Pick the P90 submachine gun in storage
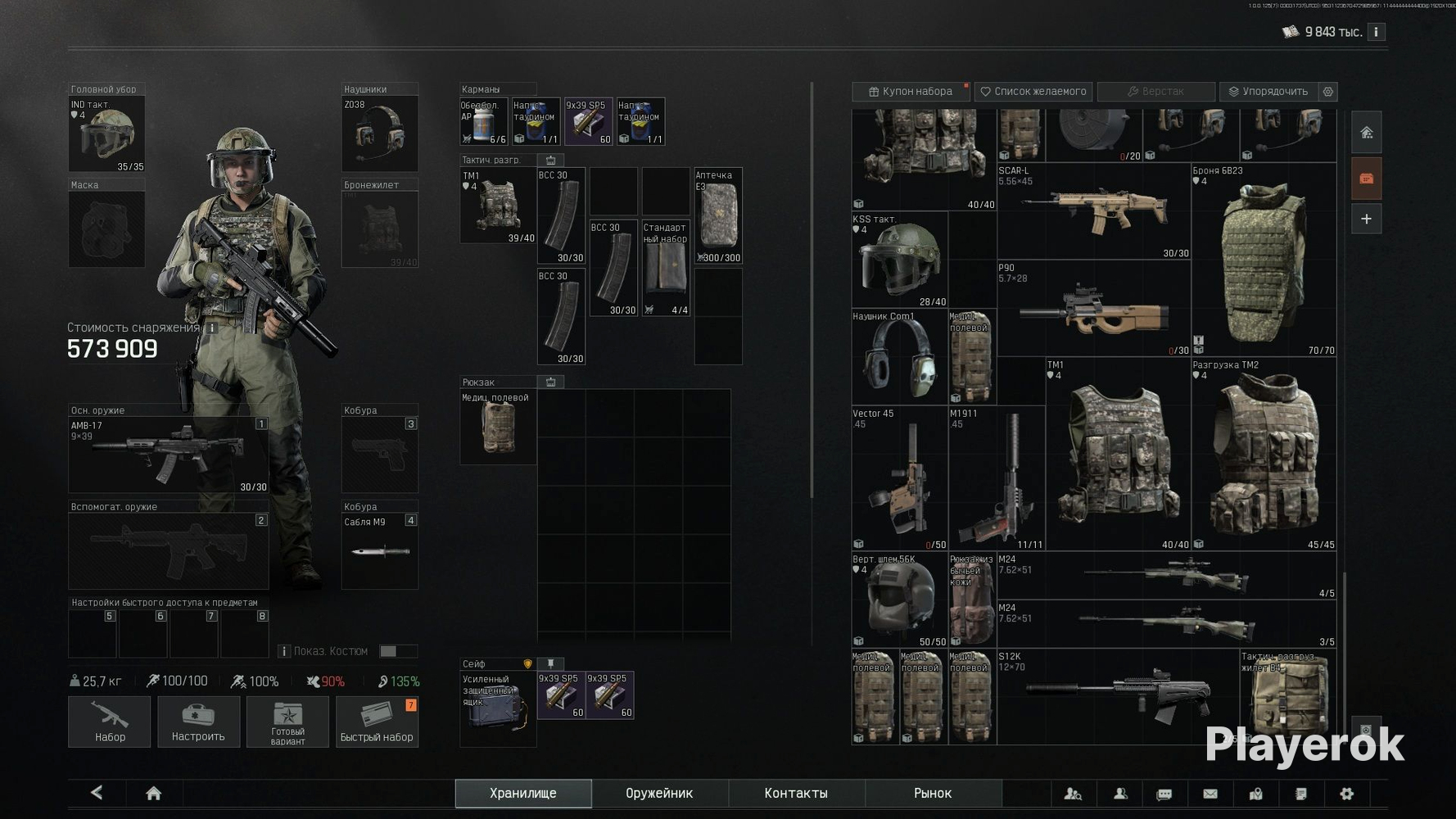 pyautogui.click(x=1093, y=309)
